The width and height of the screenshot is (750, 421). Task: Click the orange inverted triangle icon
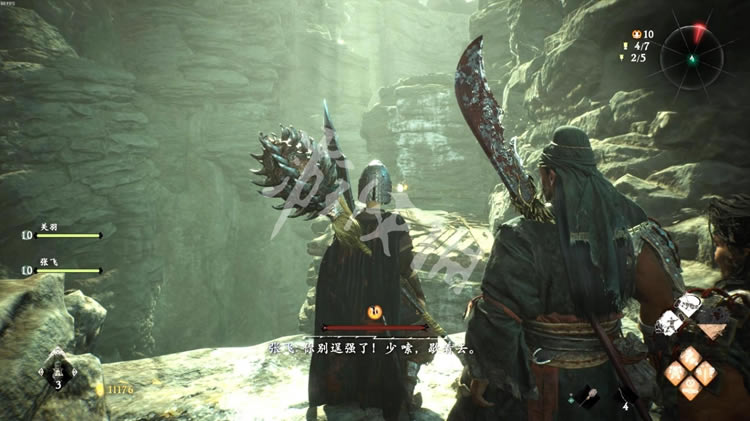tap(712, 330)
